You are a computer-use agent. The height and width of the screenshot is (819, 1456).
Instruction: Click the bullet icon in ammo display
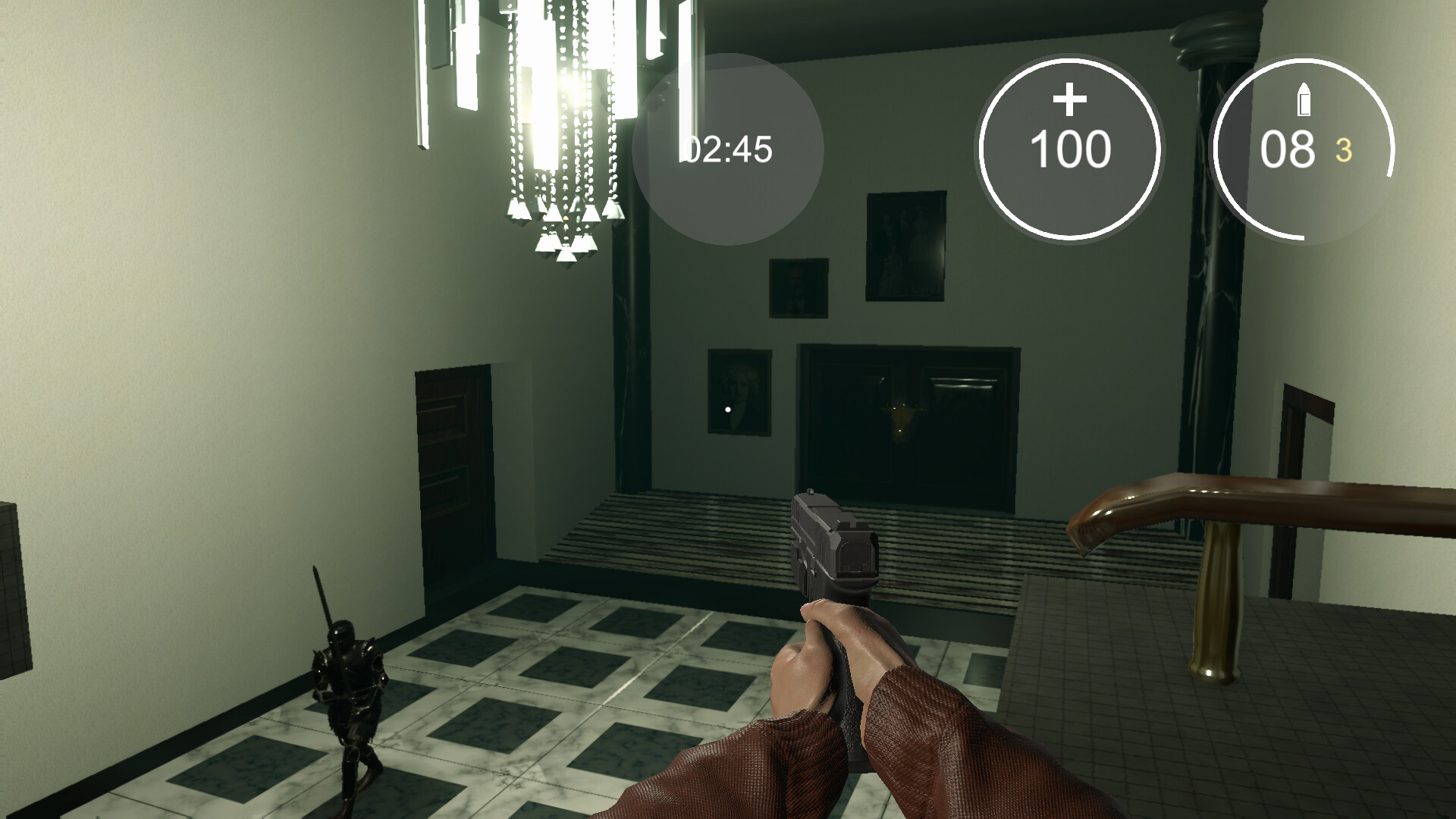coord(1305,100)
